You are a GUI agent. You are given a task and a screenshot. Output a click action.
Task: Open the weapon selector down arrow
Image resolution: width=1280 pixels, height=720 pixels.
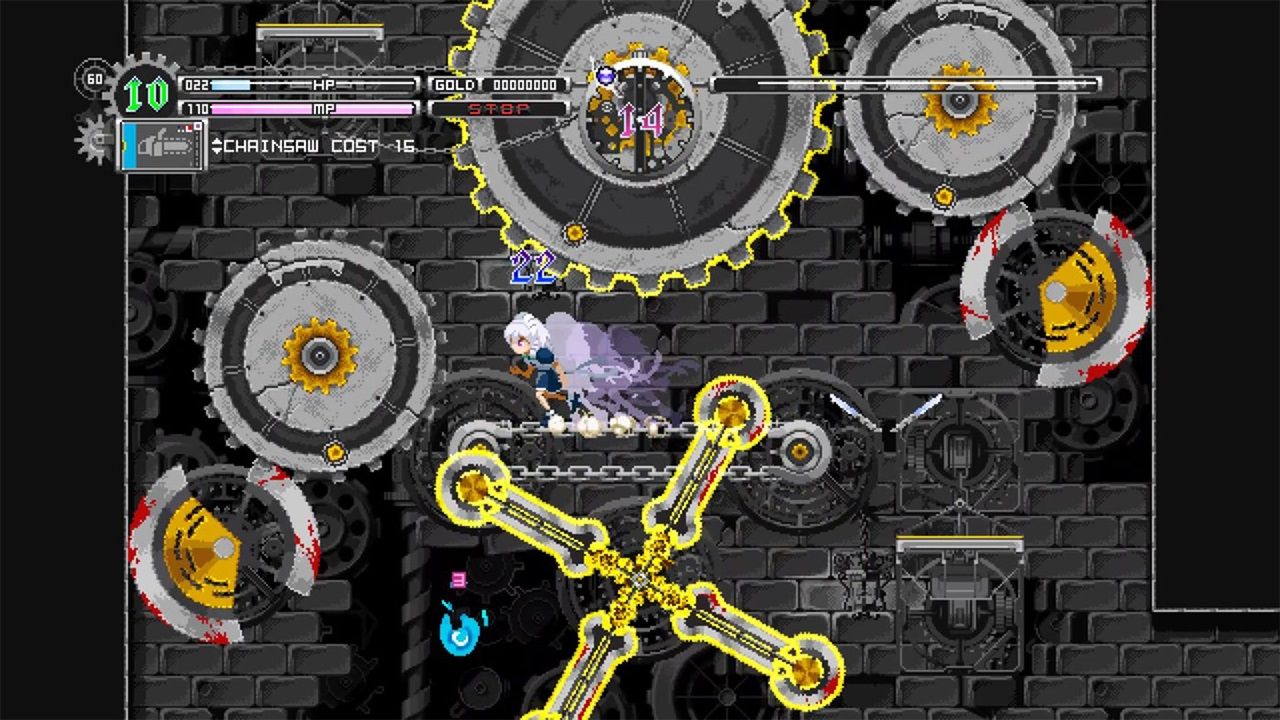[215, 149]
